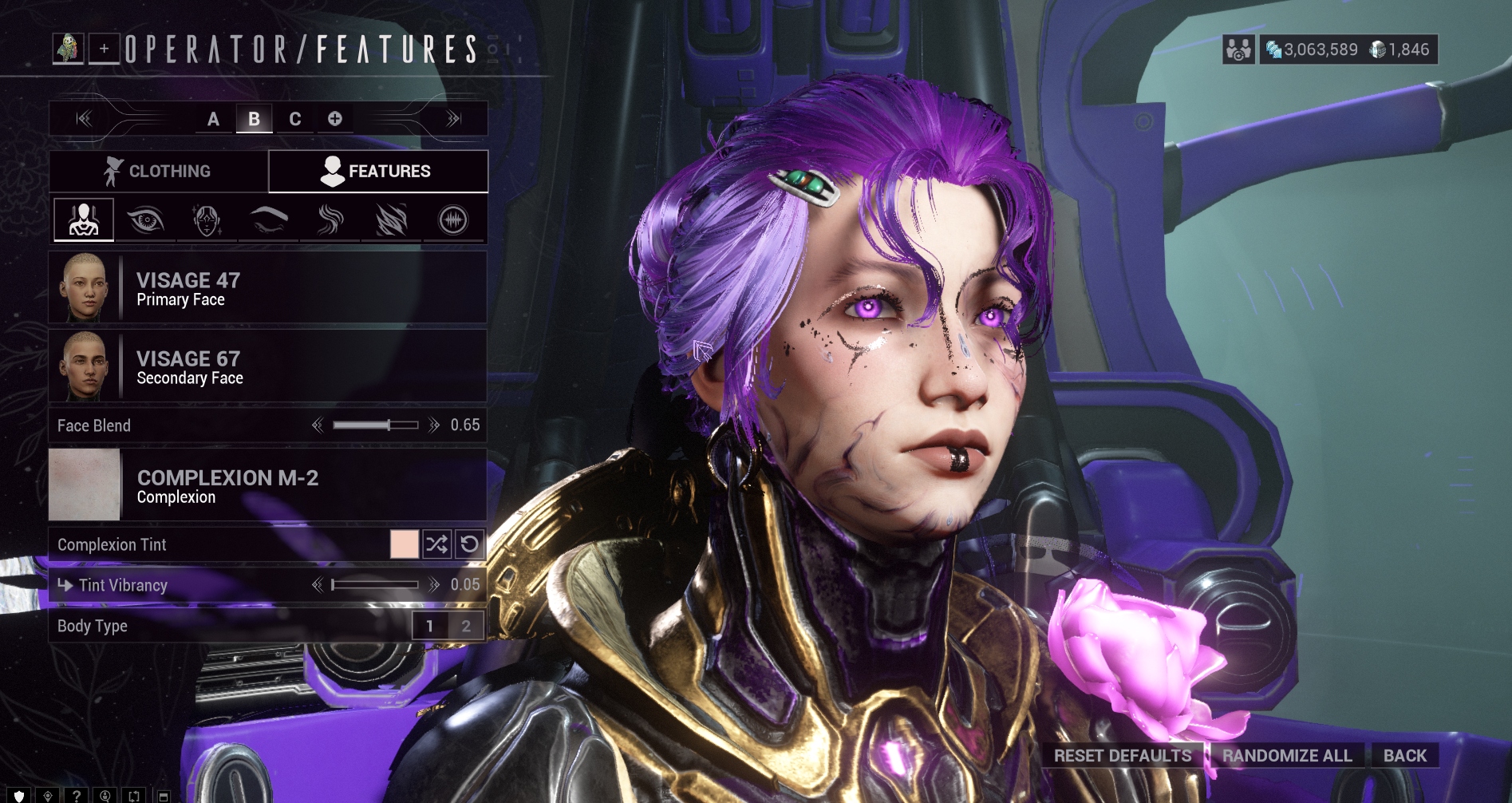Open Visage 47 primary face selection
Viewport: 1512px width, 803px height.
point(267,288)
